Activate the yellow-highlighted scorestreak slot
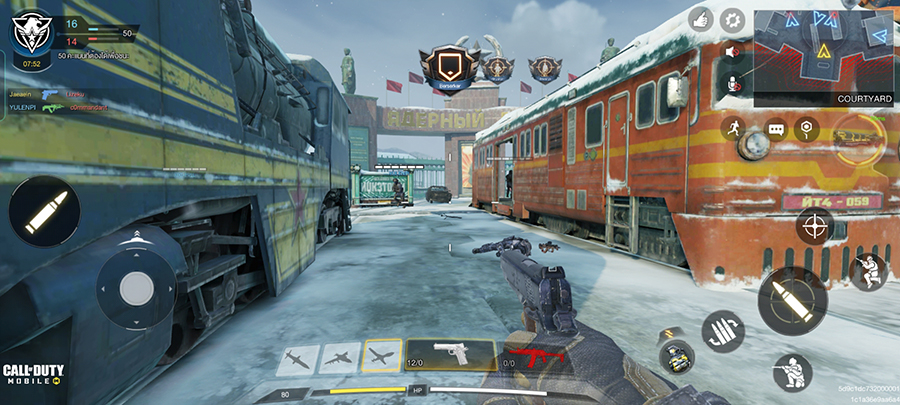 pyautogui.click(x=381, y=356)
